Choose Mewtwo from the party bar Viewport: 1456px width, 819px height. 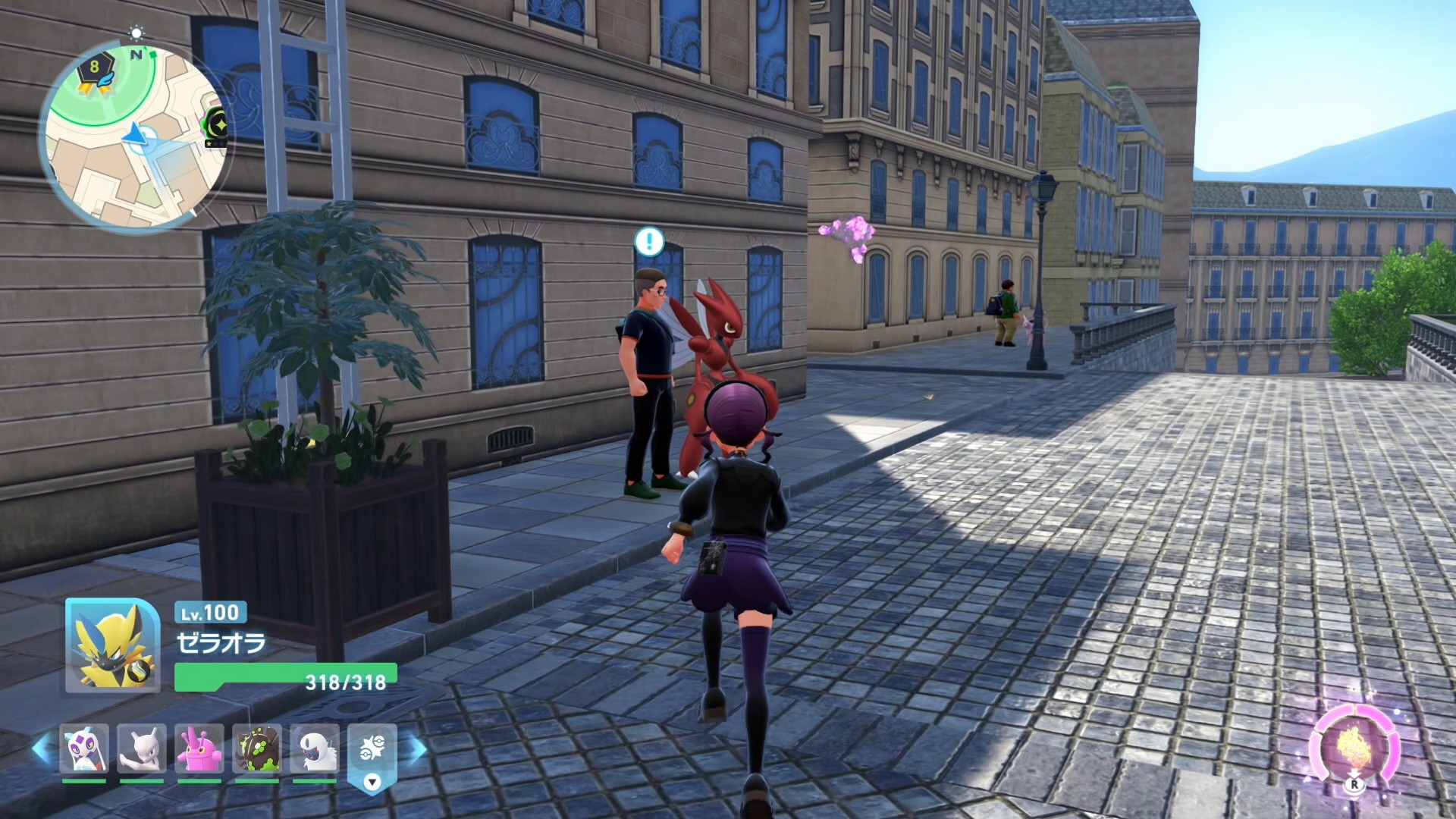pos(142,748)
